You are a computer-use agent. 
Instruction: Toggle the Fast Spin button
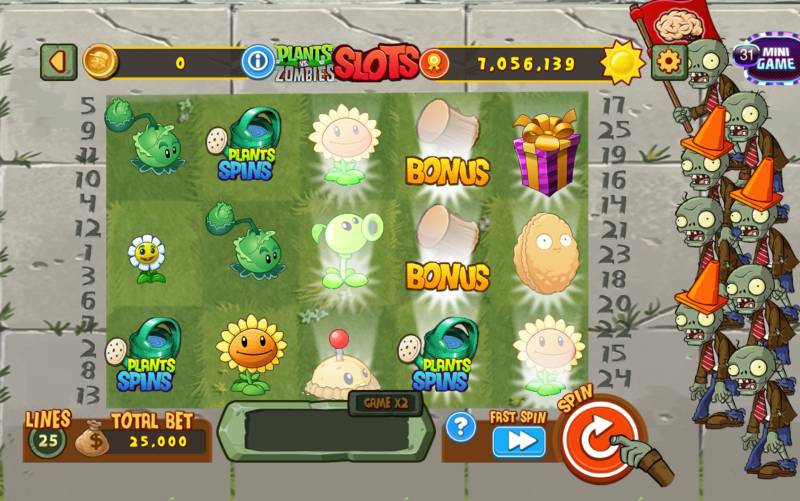pos(518,441)
